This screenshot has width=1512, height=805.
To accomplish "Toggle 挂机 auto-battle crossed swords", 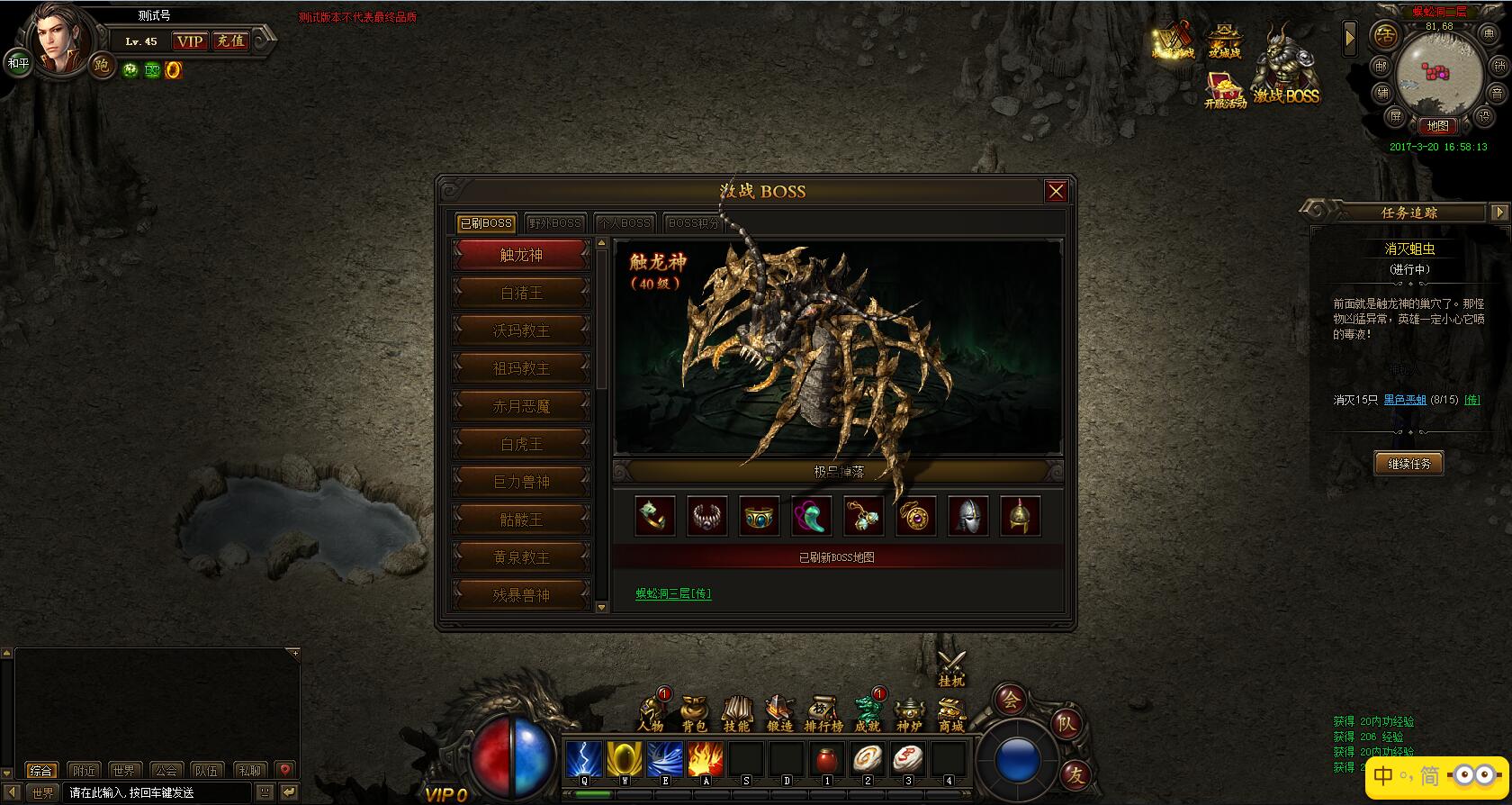I will click(951, 666).
